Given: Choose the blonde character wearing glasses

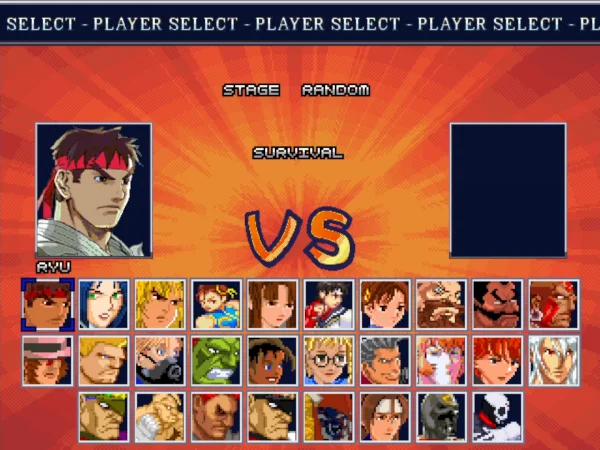Looking at the screenshot, I should coord(329,361).
